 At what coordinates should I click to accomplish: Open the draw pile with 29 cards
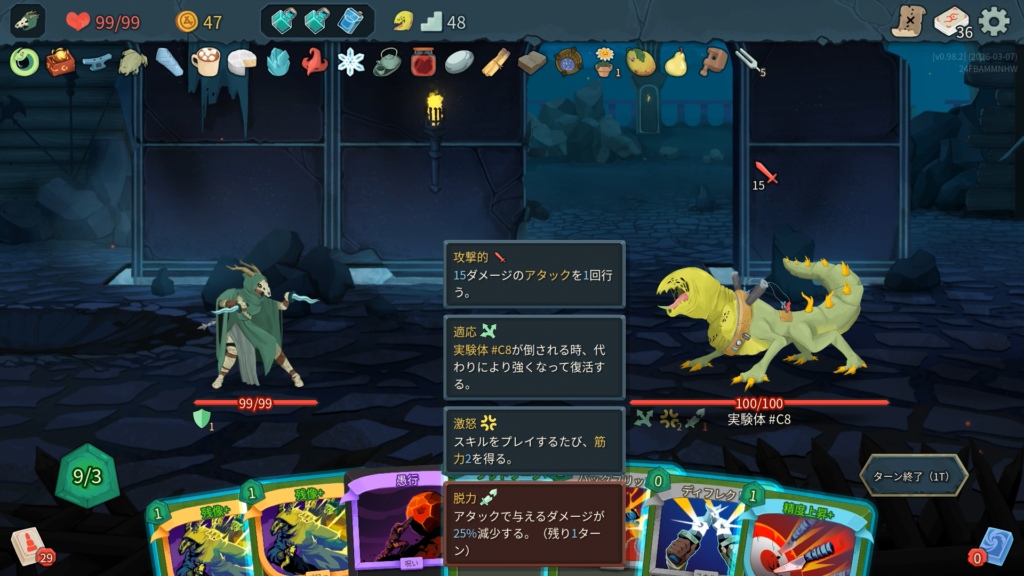pyautogui.click(x=29, y=546)
